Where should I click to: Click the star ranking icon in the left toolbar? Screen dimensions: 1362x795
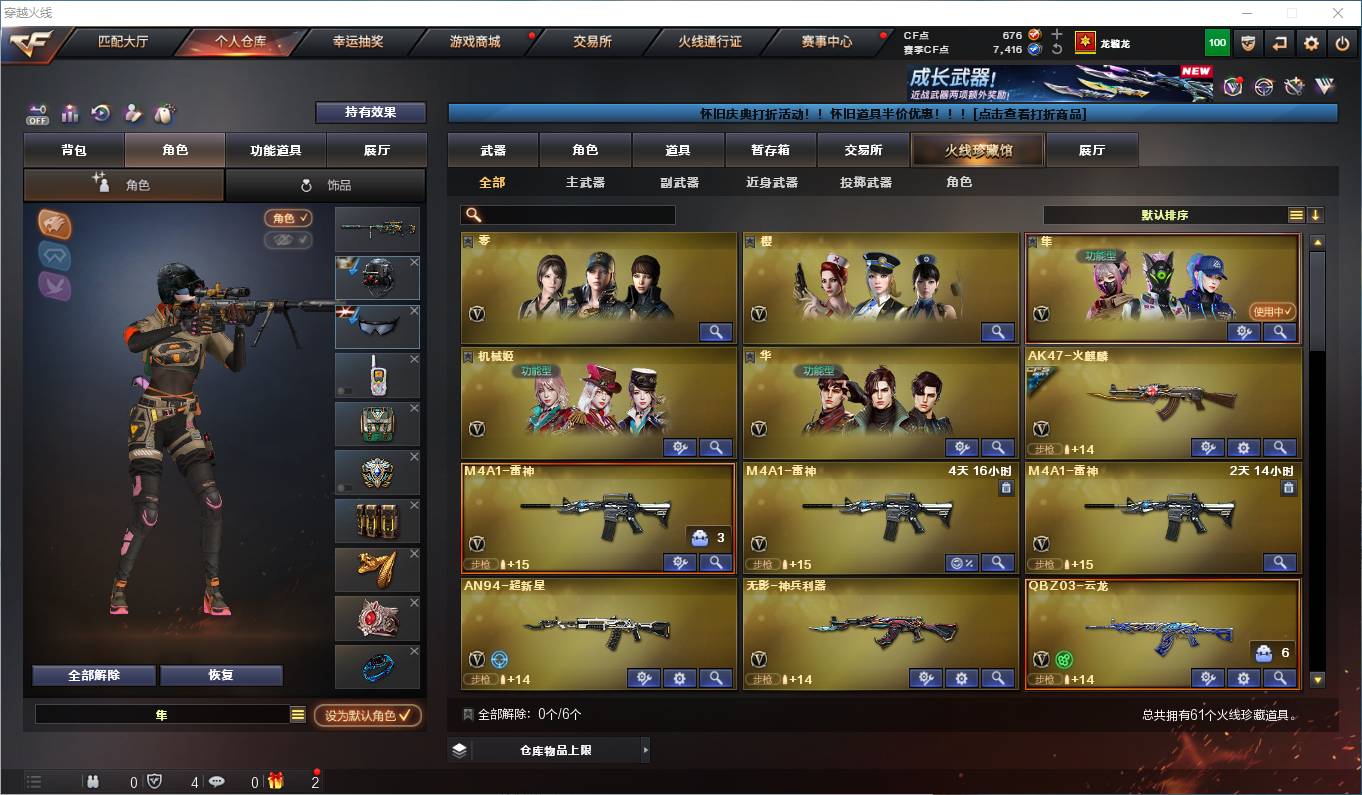coord(69,113)
